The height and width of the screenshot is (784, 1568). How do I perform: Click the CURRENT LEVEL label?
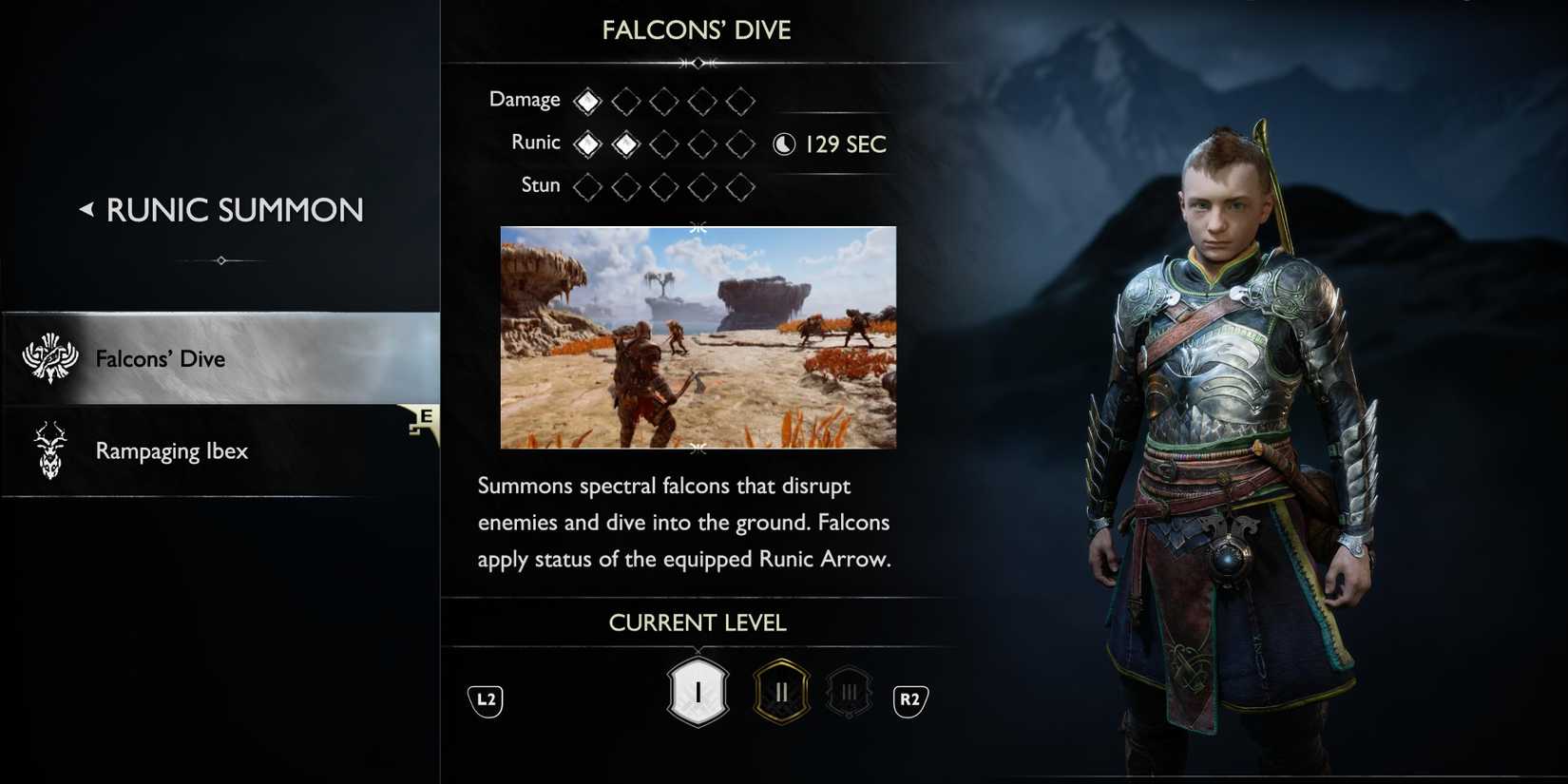tap(697, 621)
